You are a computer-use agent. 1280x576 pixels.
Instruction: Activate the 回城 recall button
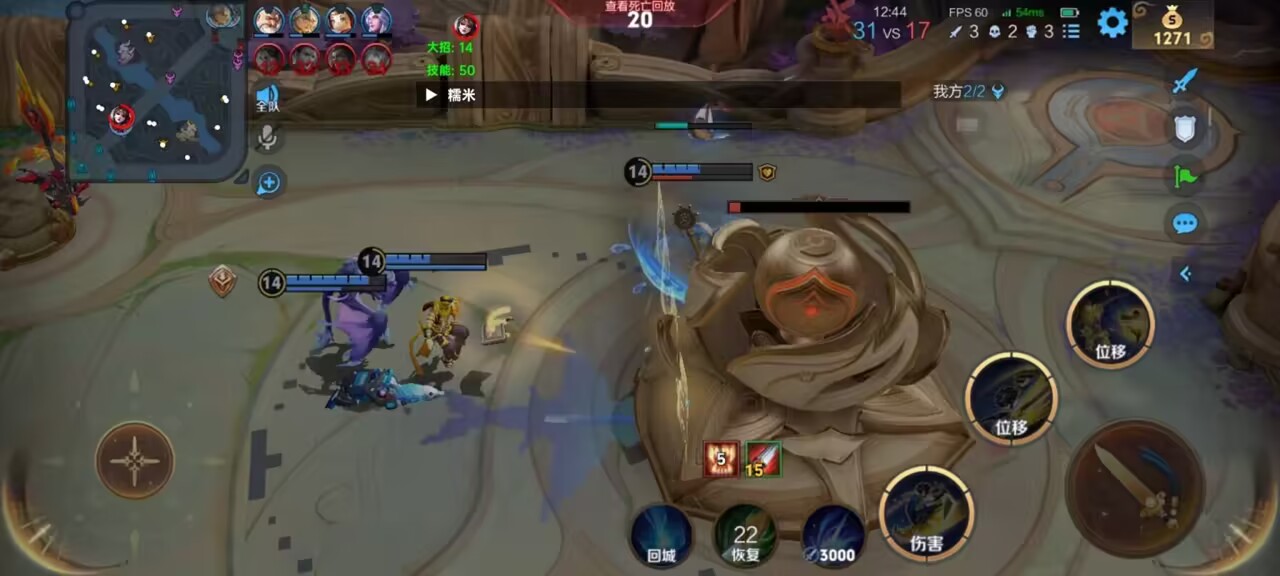tap(662, 534)
